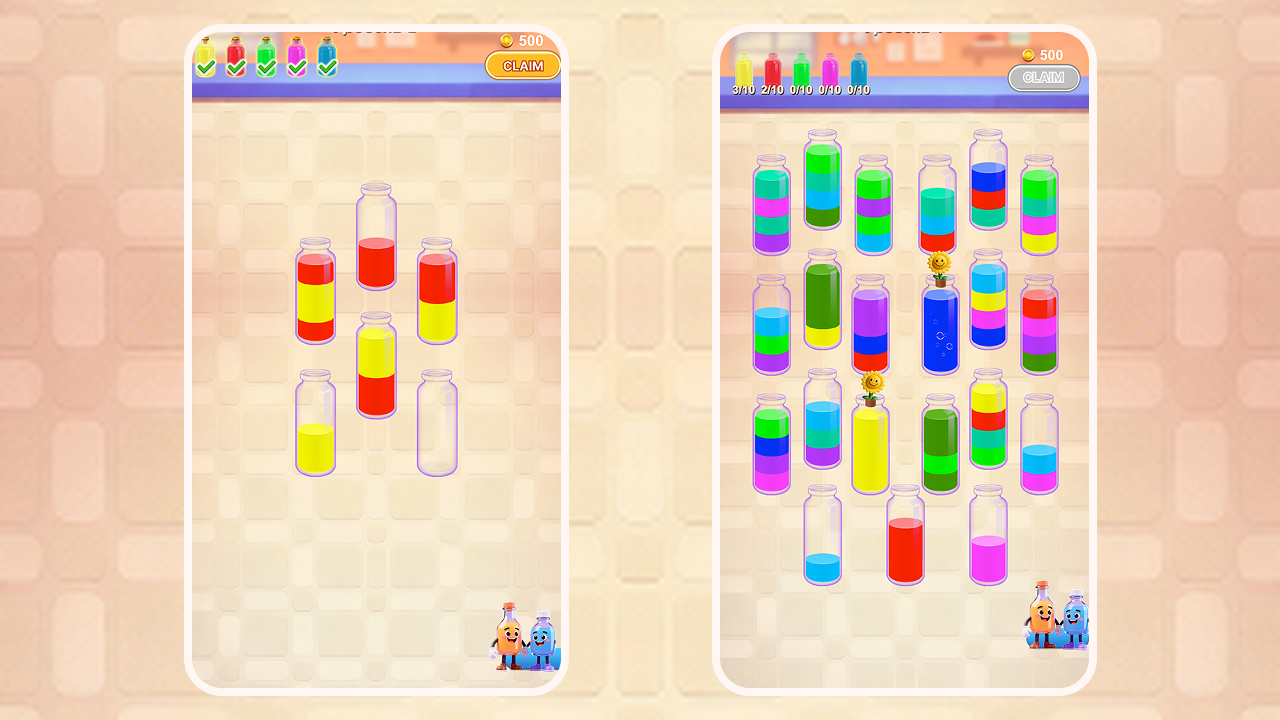
Task: Tap the sunflower on the red-topped bottle
Action: click(x=938, y=261)
